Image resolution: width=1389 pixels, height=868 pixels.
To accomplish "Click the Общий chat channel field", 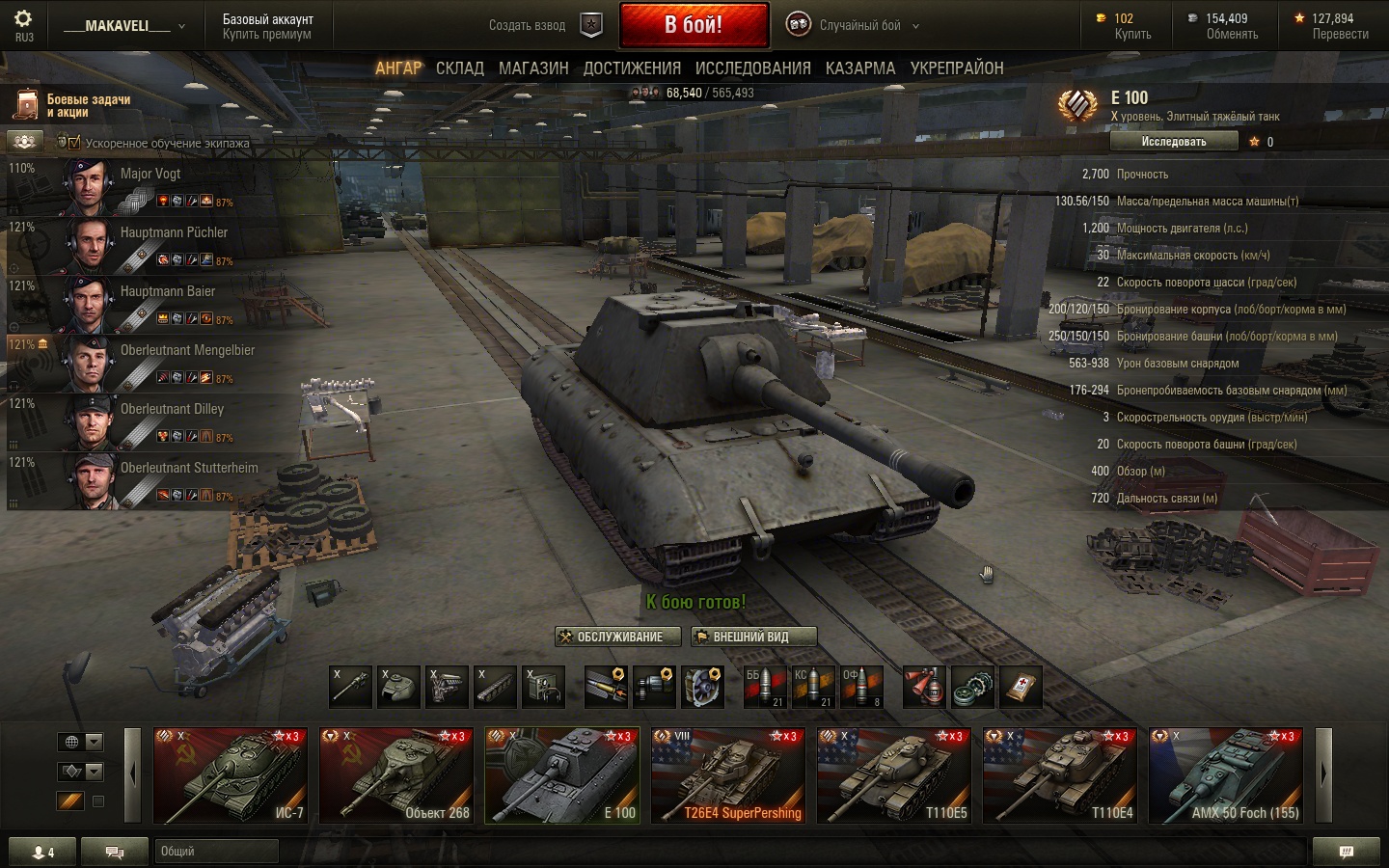I will coord(216,851).
